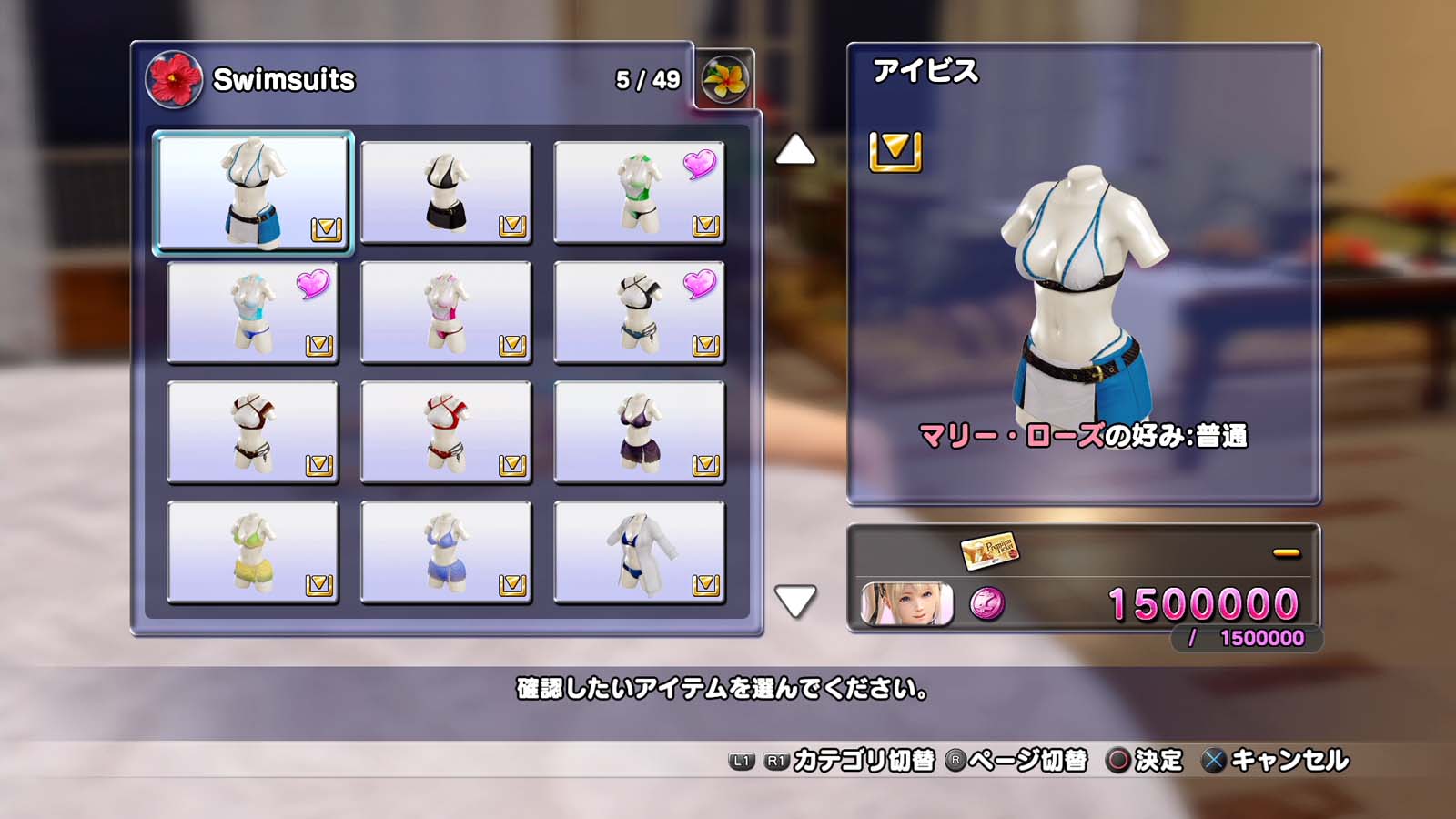Pick the white bikini with dark red straps
This screenshot has height=819, width=1456.
253,432
